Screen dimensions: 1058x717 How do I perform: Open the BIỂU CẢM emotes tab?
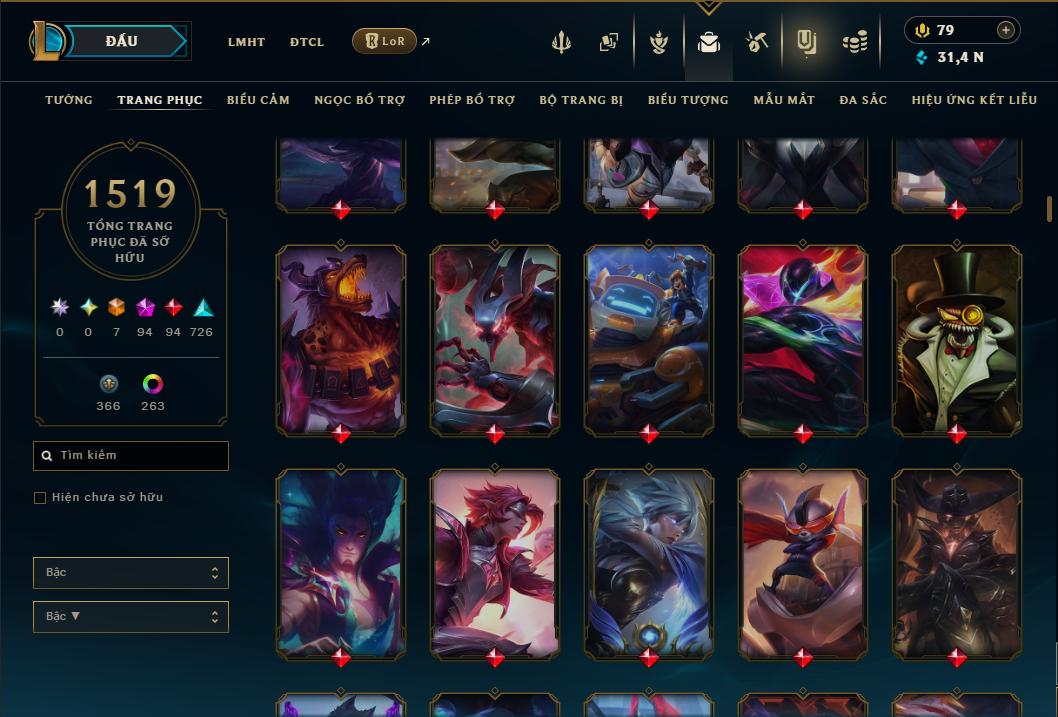point(258,100)
